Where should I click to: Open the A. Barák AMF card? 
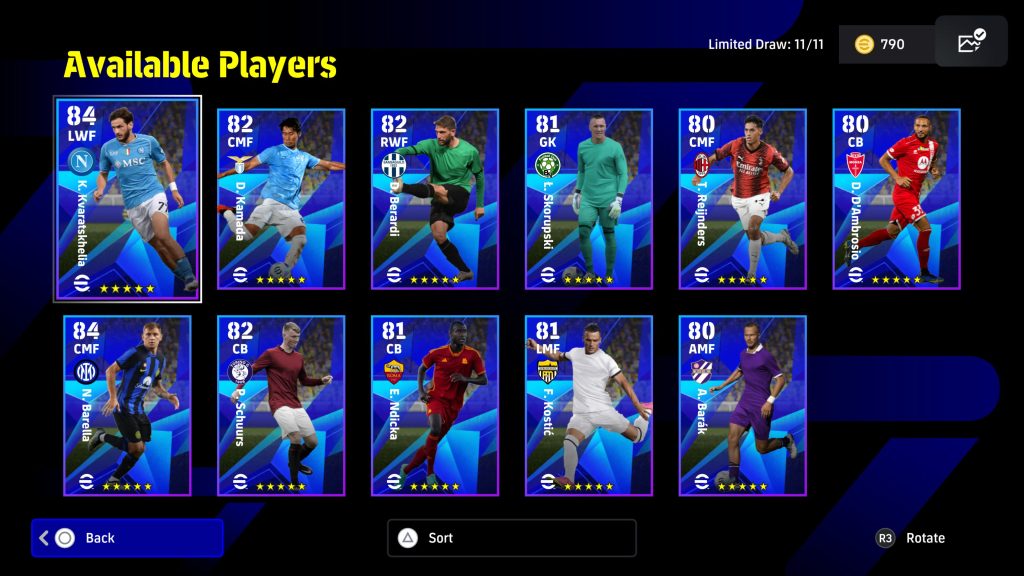point(743,405)
